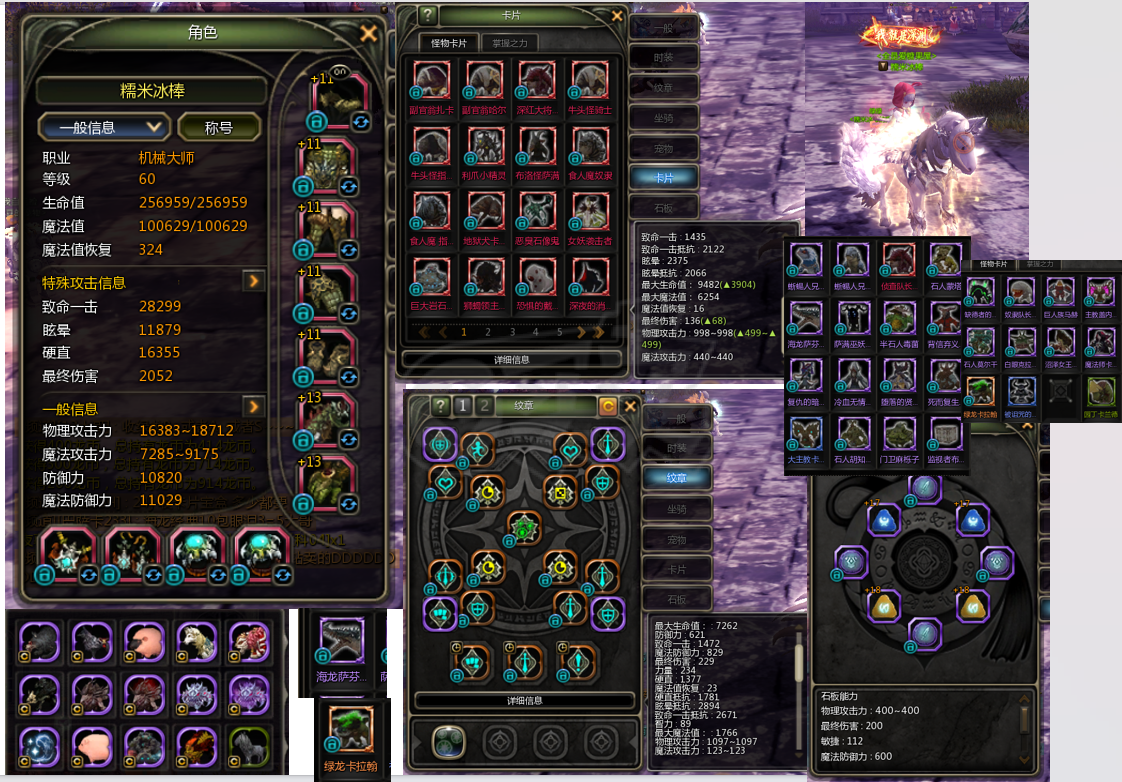Viewport: 1122px width, 782px height.
Task: Close the 卡片 card window
Action: [x=617, y=16]
